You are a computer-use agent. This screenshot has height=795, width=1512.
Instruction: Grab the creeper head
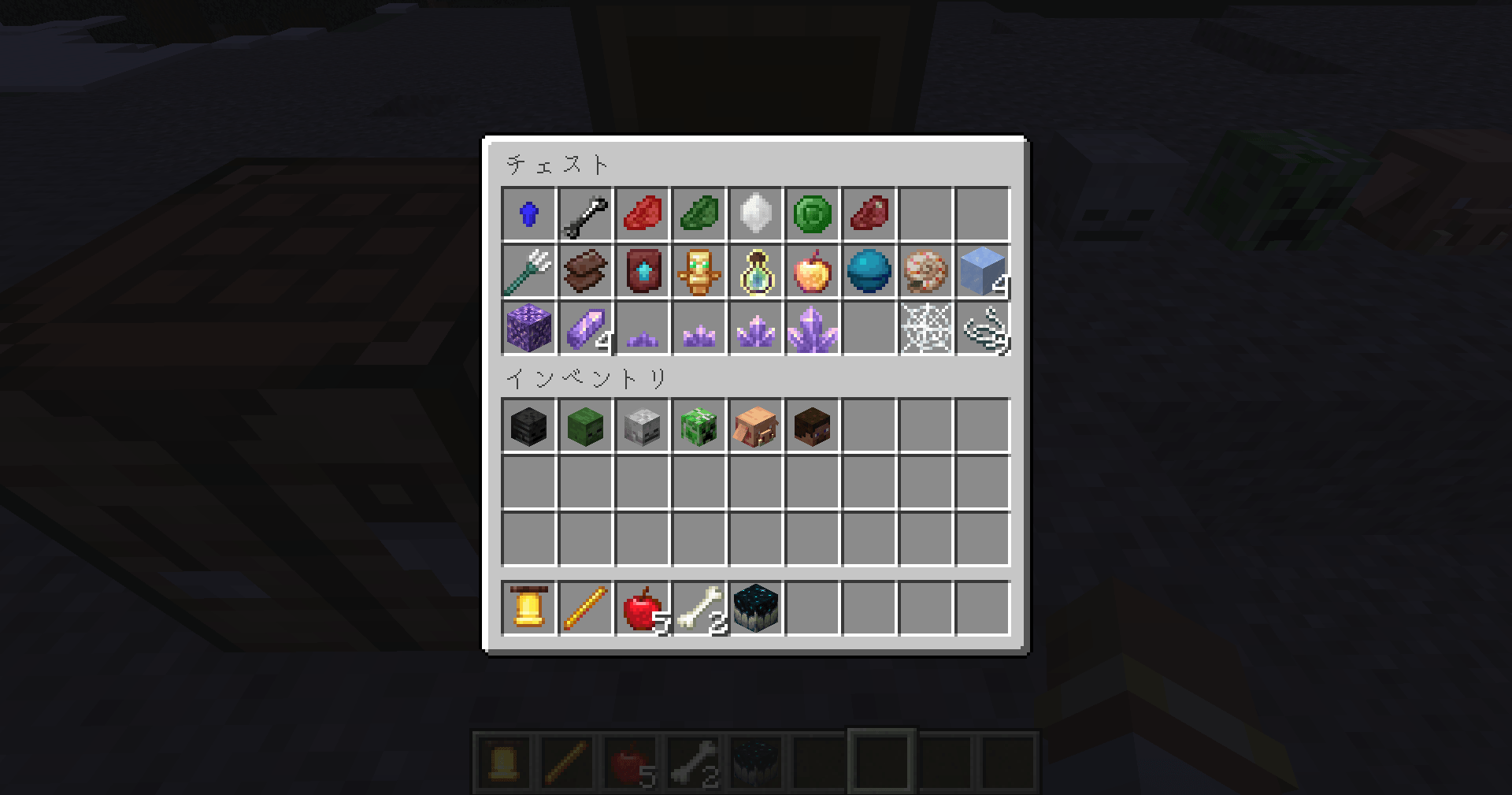tap(699, 426)
